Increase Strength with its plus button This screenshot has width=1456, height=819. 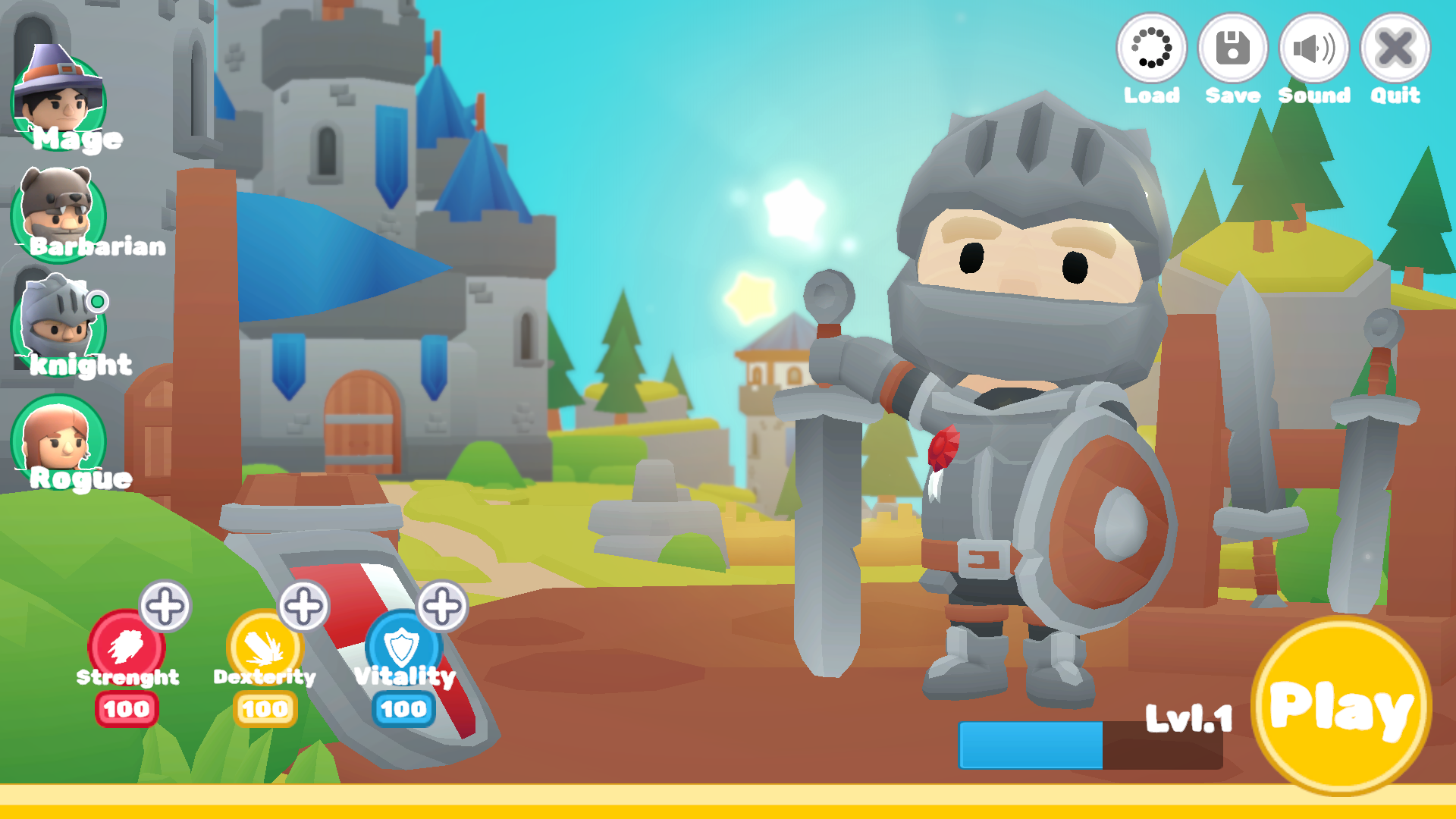(x=165, y=607)
